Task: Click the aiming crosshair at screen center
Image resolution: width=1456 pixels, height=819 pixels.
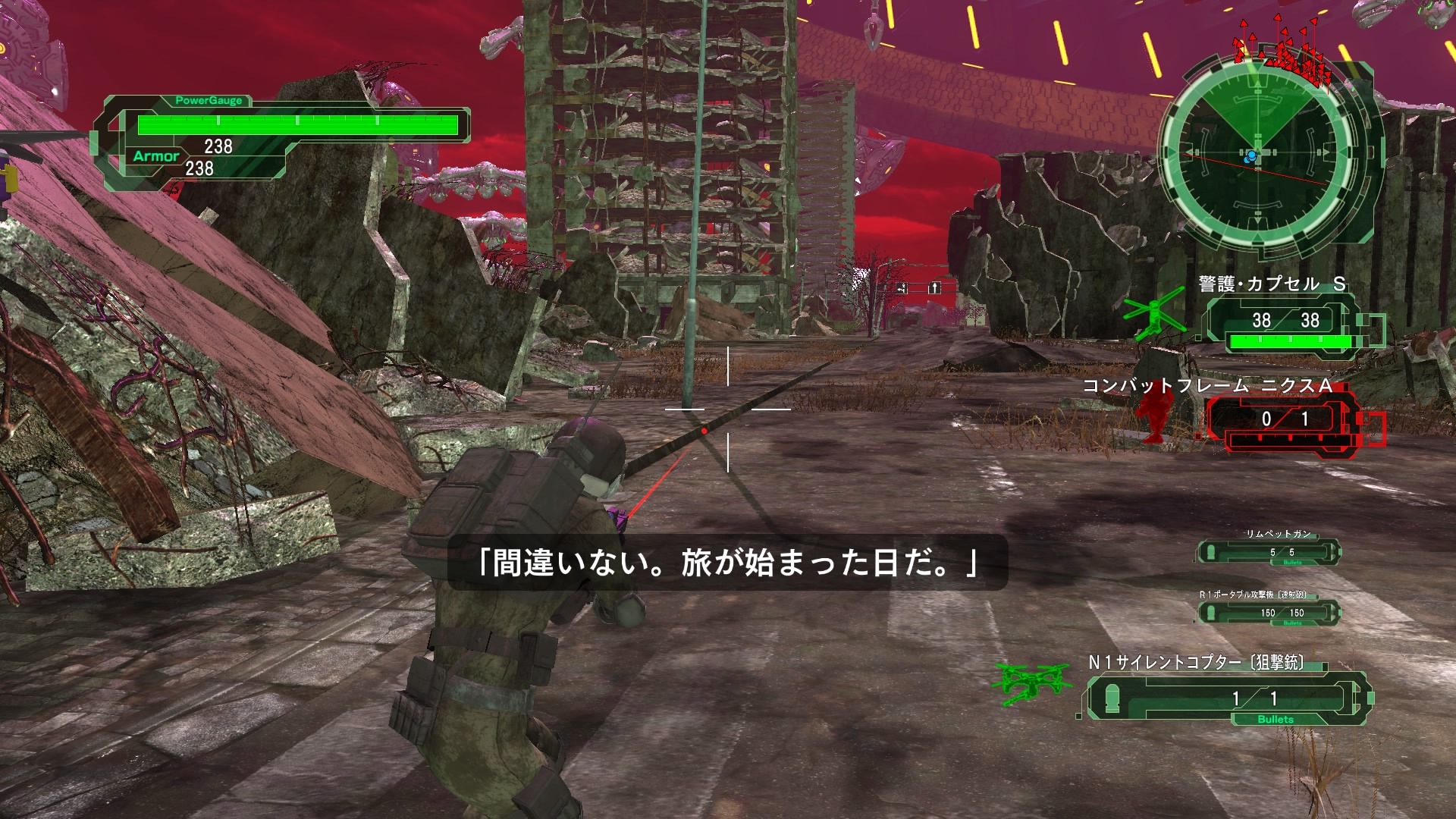Action: 729,409
